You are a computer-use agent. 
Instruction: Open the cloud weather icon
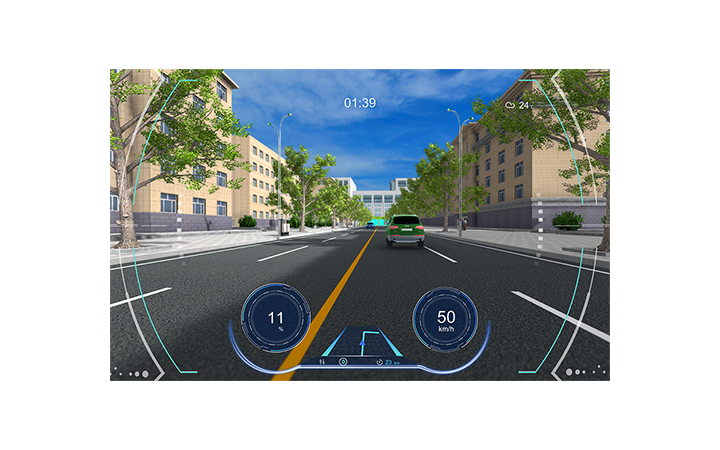click(510, 104)
